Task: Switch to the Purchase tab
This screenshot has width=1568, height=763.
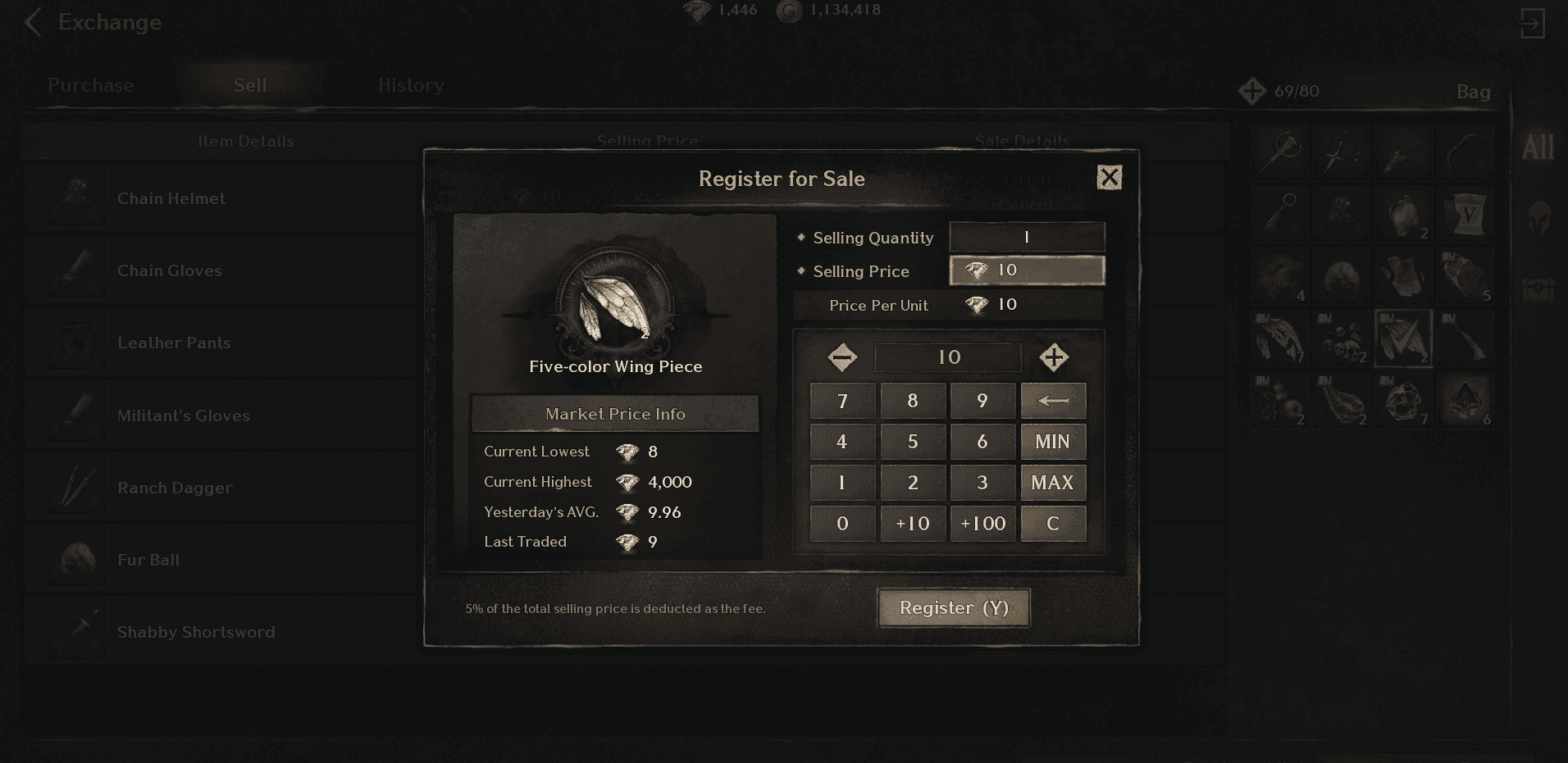Action: tap(90, 84)
